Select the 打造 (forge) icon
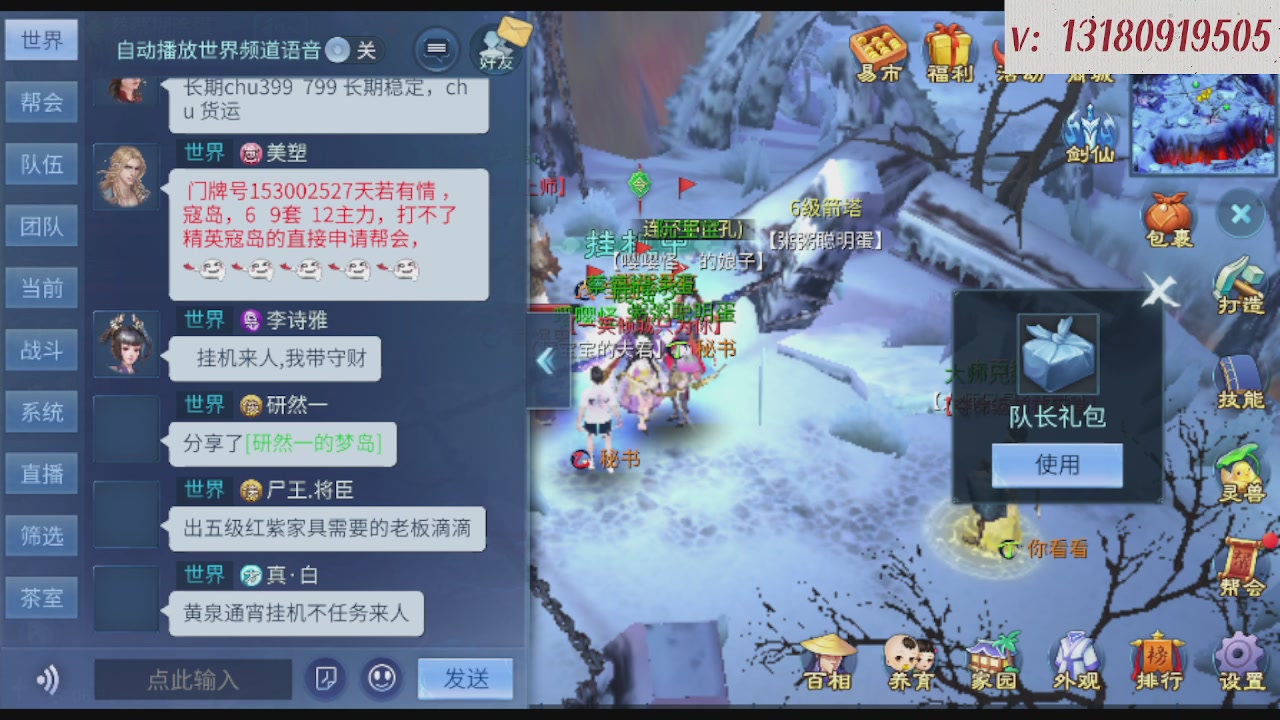The image size is (1280, 720). click(1240, 282)
